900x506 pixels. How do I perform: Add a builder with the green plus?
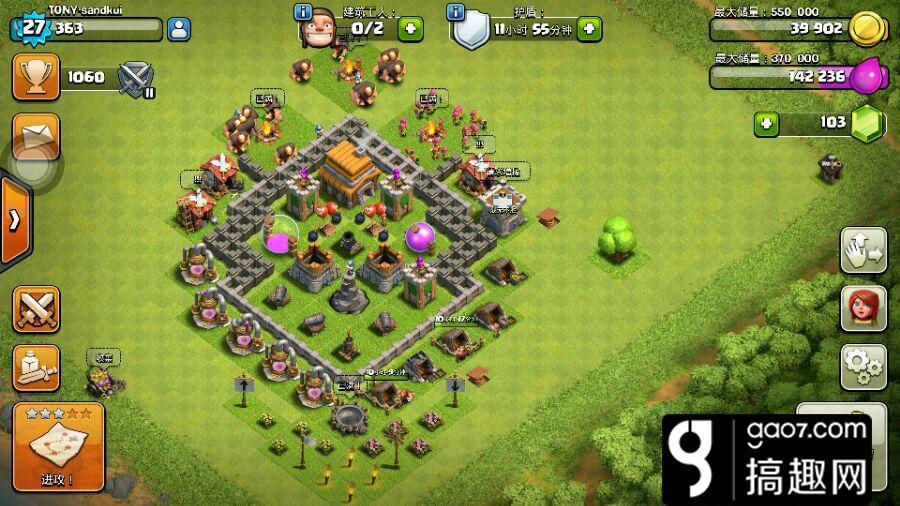[410, 29]
